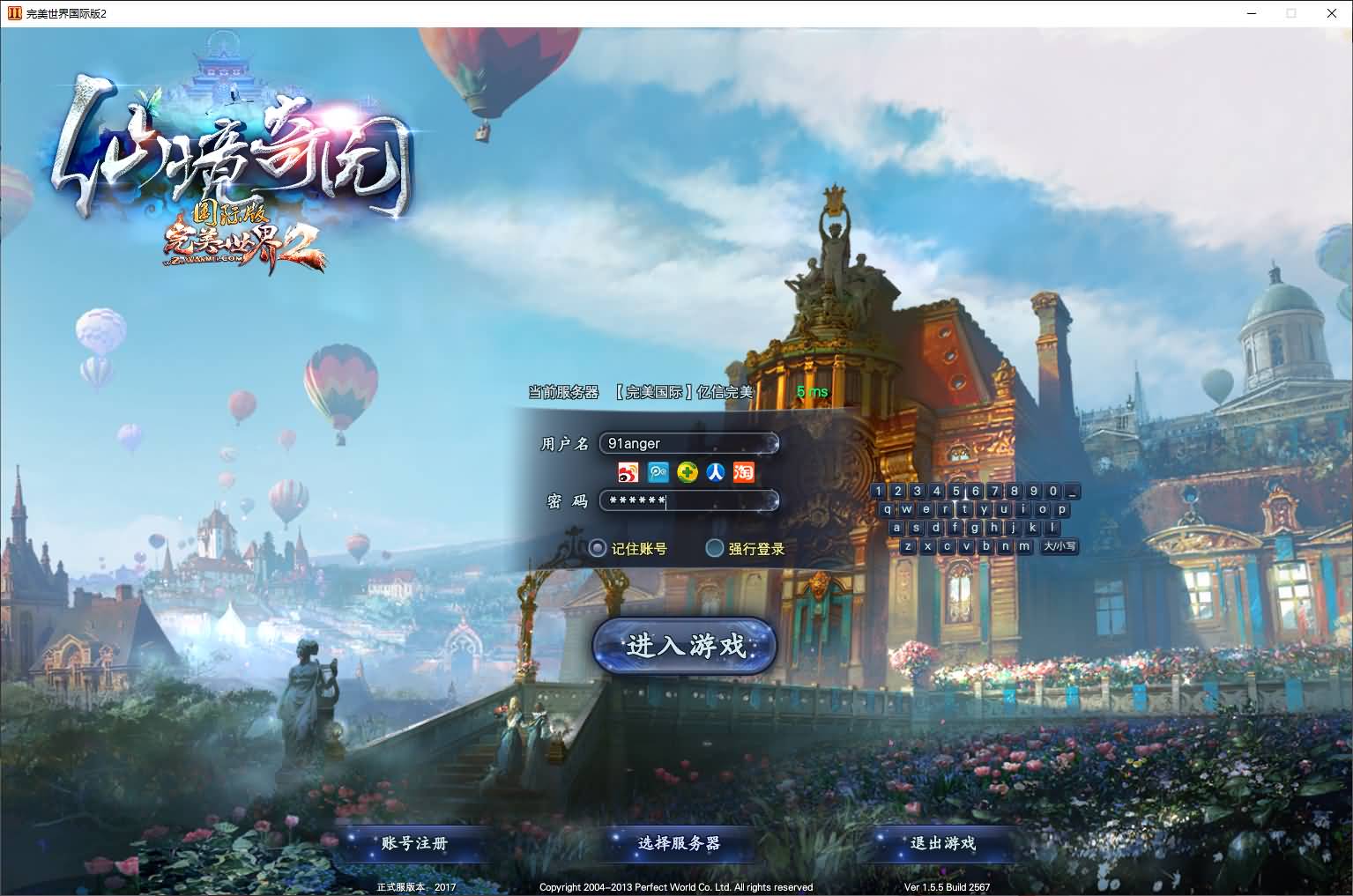The width and height of the screenshot is (1353, 896).
Task: Click the 用户名 username input field
Action: point(688,443)
